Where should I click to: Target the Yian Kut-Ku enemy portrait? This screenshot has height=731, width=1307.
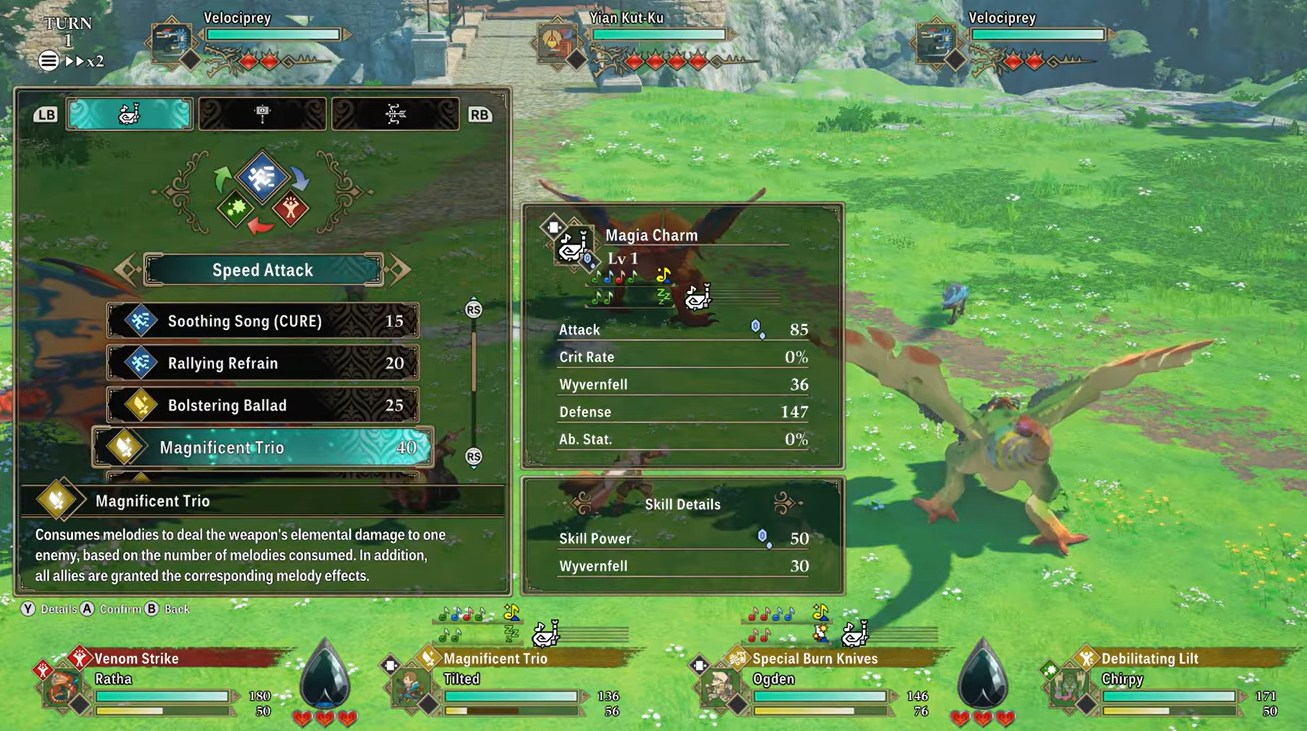tap(552, 40)
